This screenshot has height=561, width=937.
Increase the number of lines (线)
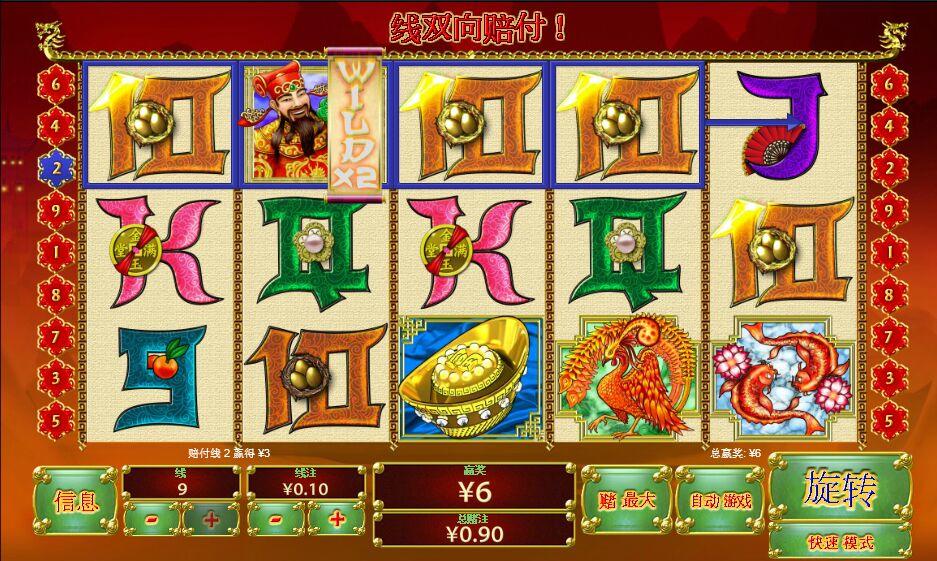coord(211,519)
